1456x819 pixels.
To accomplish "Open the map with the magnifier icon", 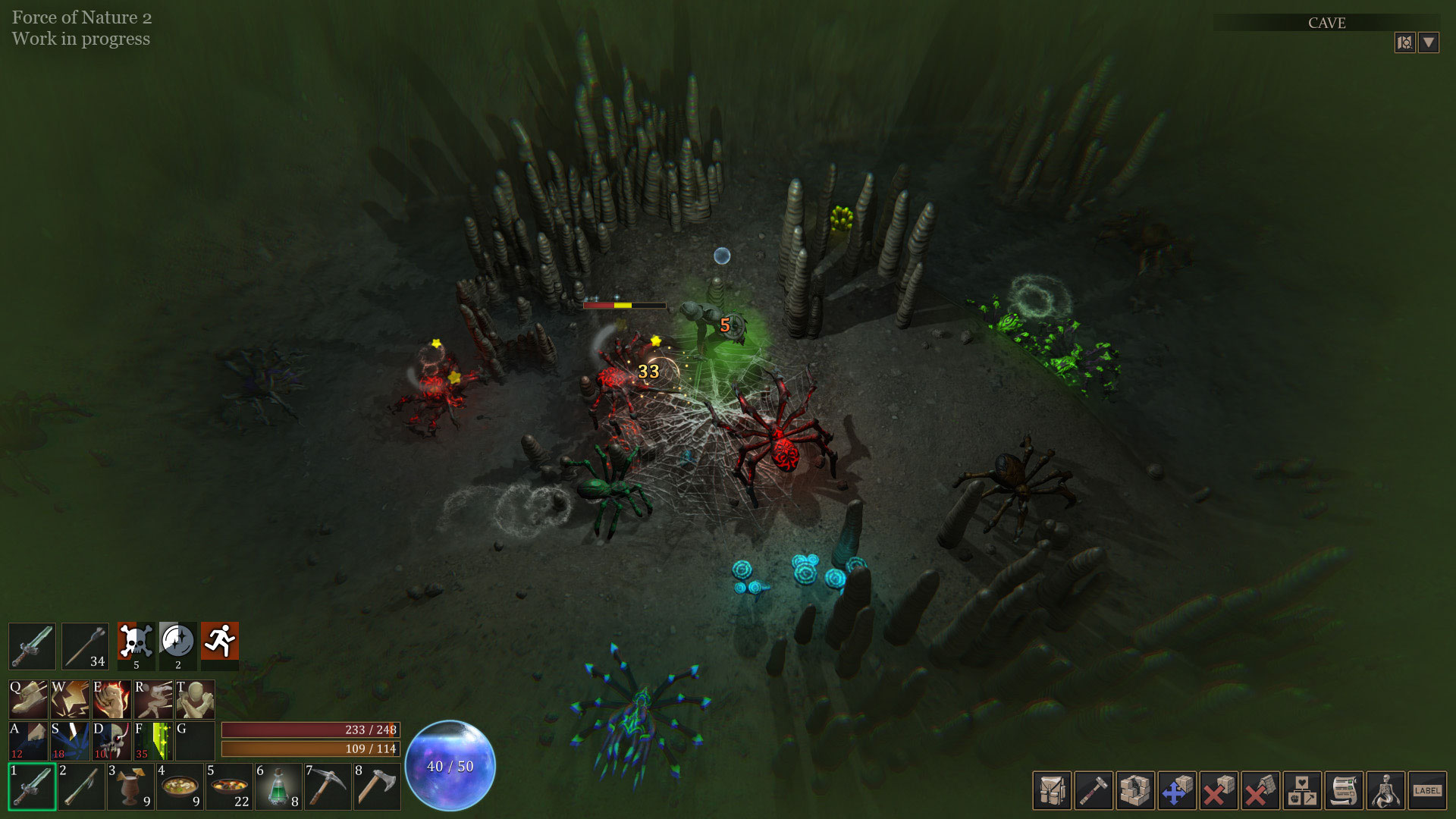I will pos(1404,42).
